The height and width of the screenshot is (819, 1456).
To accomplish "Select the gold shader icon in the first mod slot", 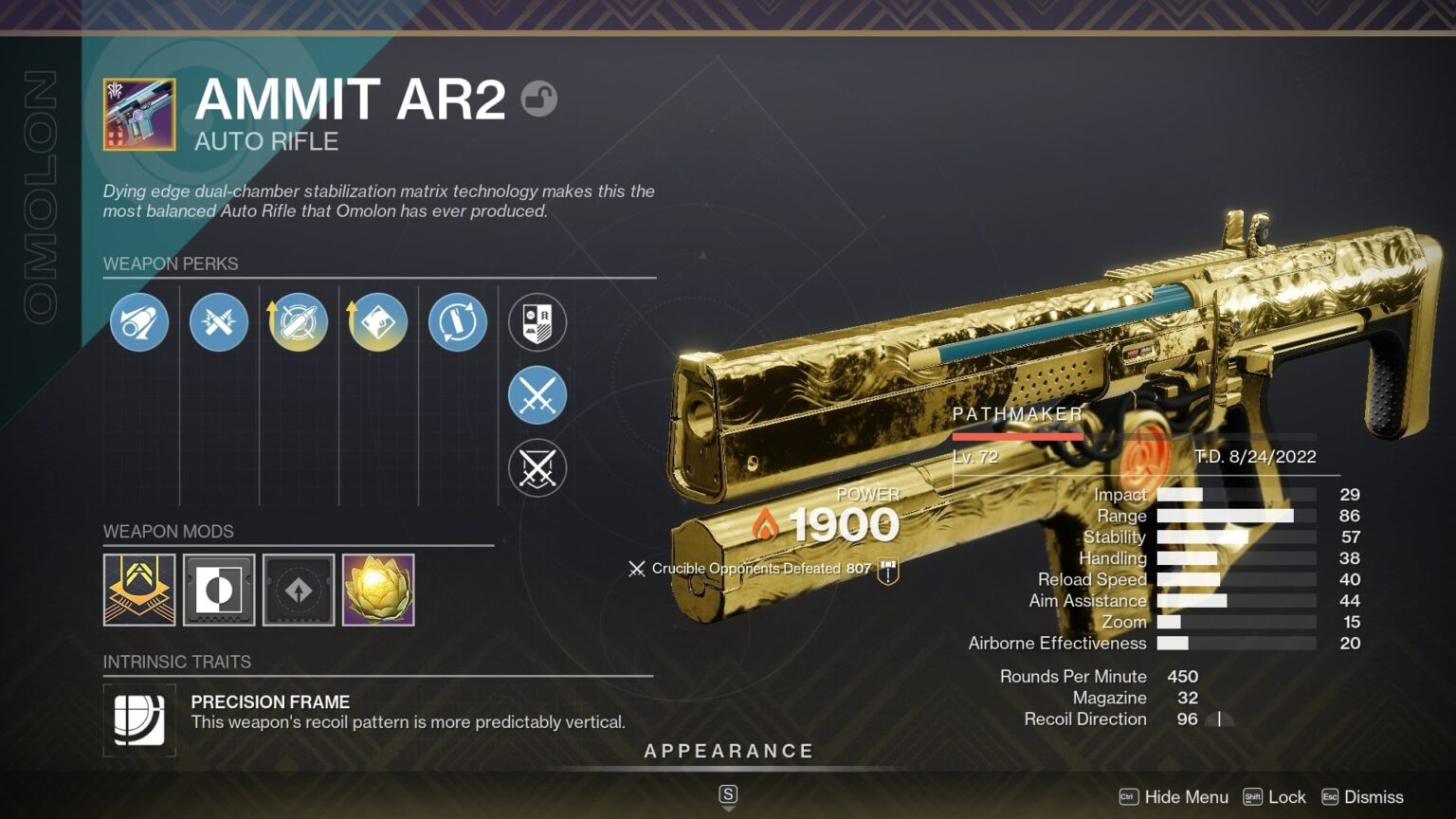I will click(x=138, y=590).
